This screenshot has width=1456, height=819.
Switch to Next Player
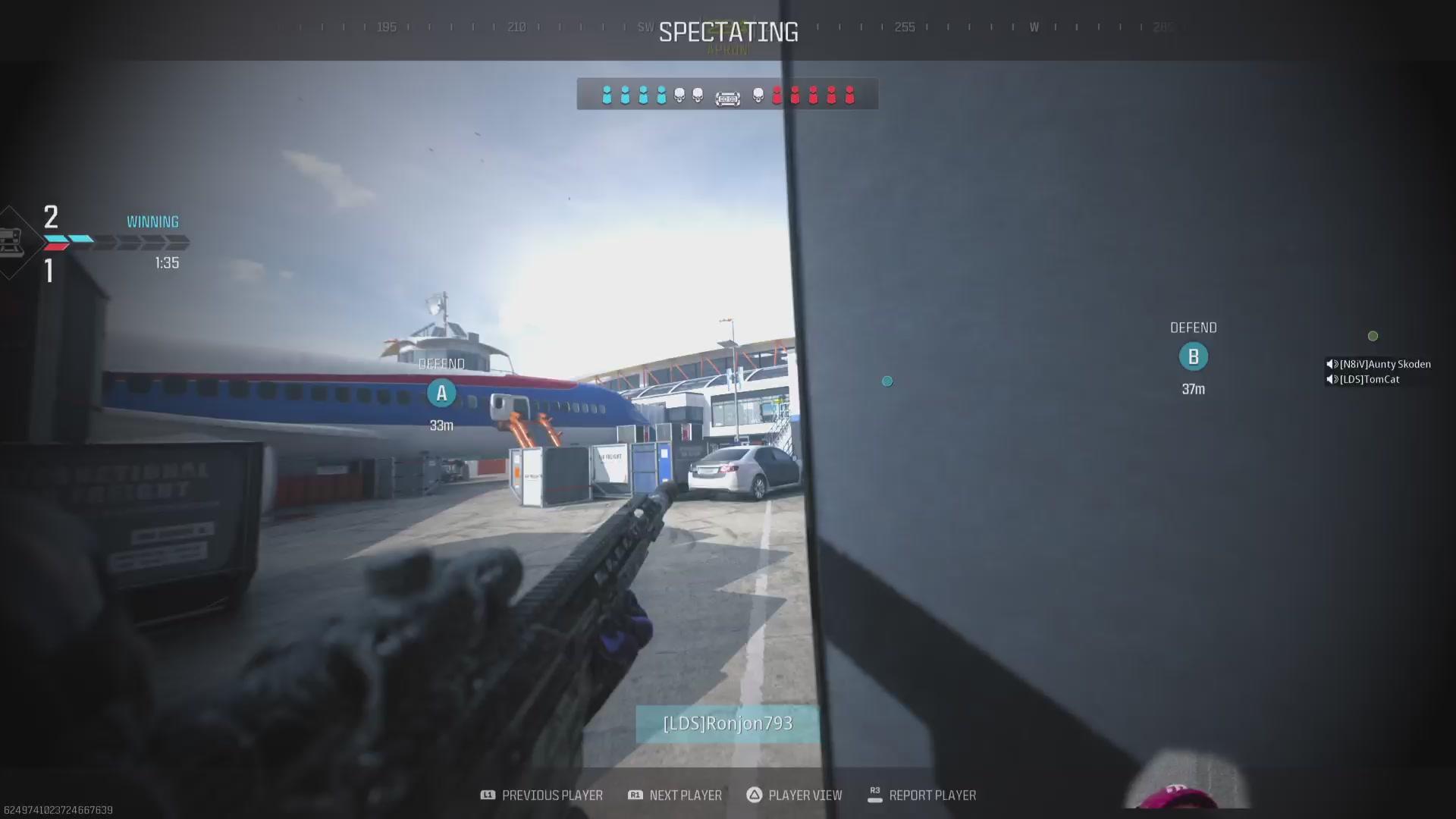685,795
